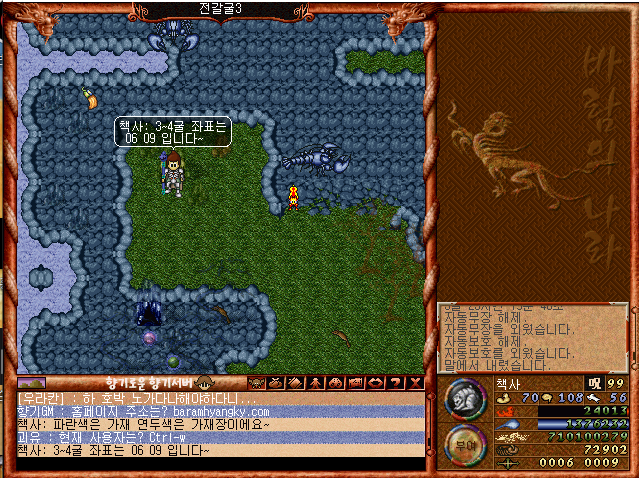Click the X exit icon in toolbar
This screenshot has height=478, width=639.
(416, 383)
